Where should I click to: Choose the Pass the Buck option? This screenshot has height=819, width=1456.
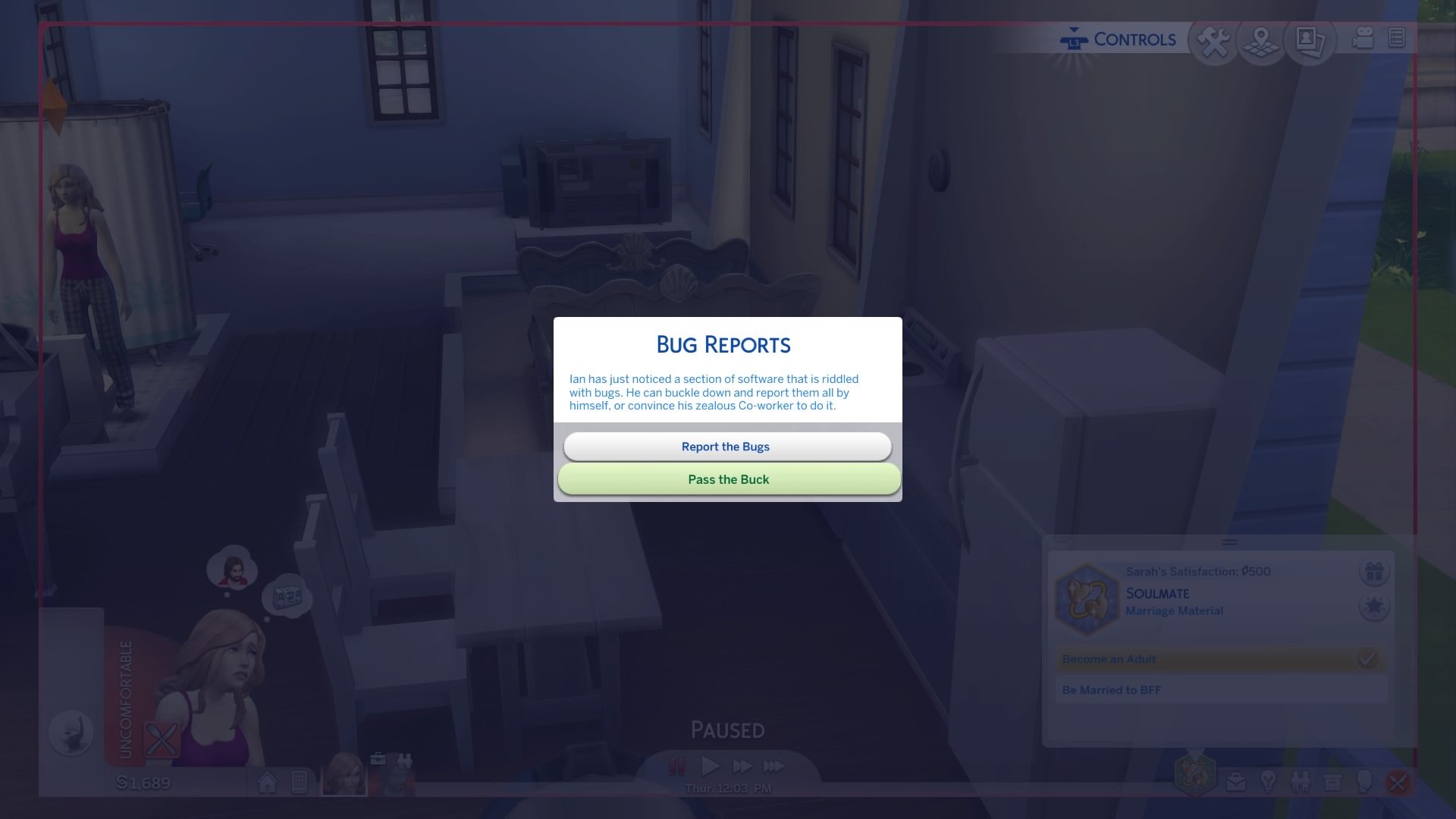[726, 479]
